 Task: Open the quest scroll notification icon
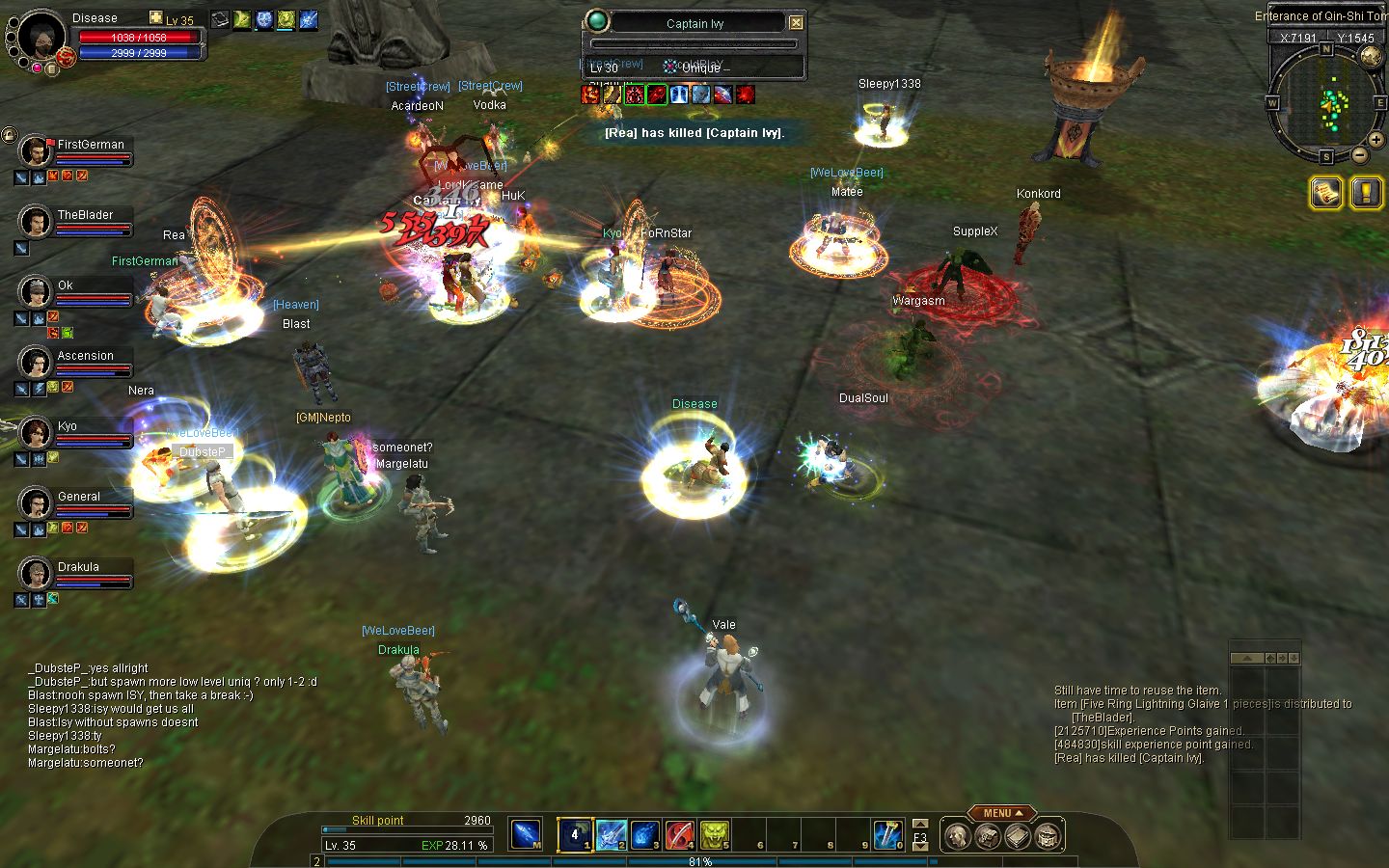coord(1326,193)
